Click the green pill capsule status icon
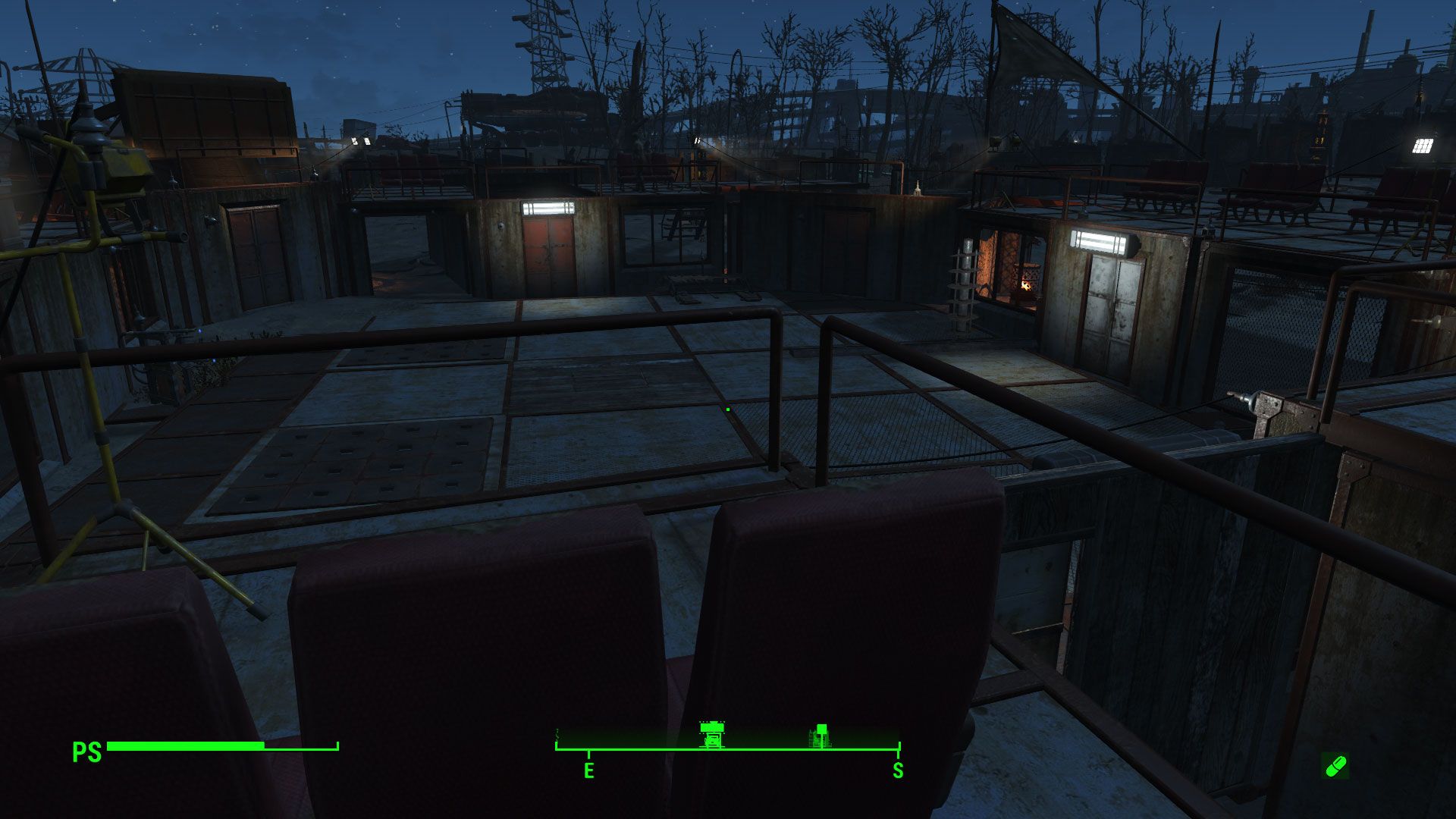Image resolution: width=1456 pixels, height=819 pixels. point(1335,765)
